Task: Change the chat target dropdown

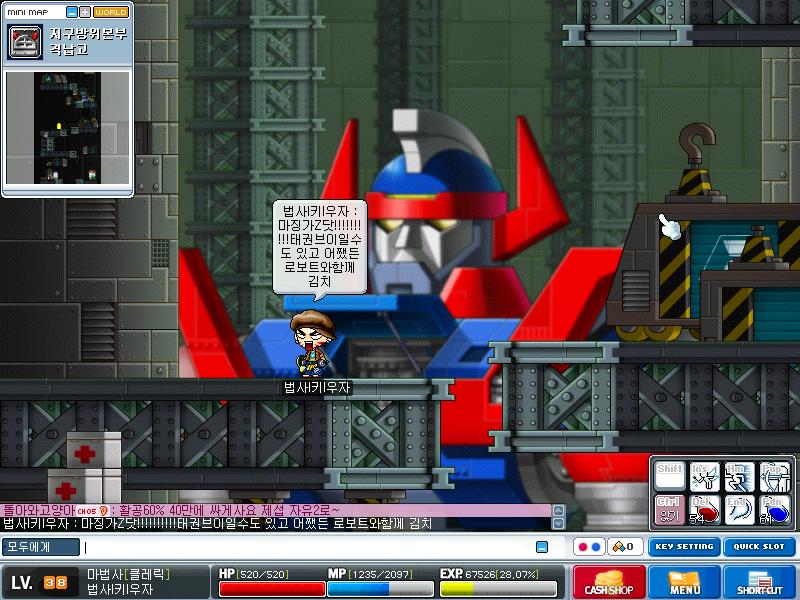Action: tap(40, 547)
